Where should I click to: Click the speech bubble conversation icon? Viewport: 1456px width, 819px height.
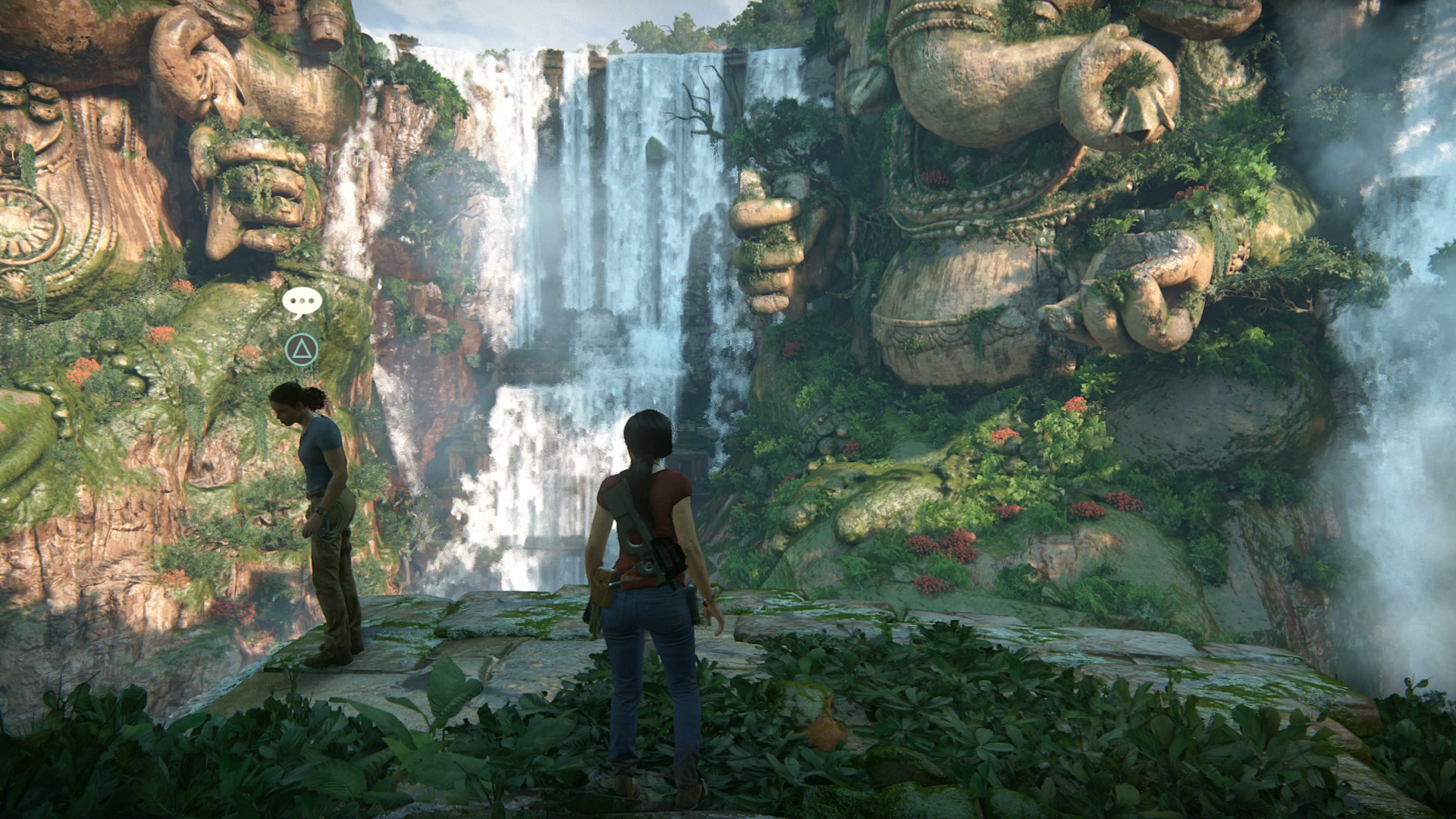[302, 302]
